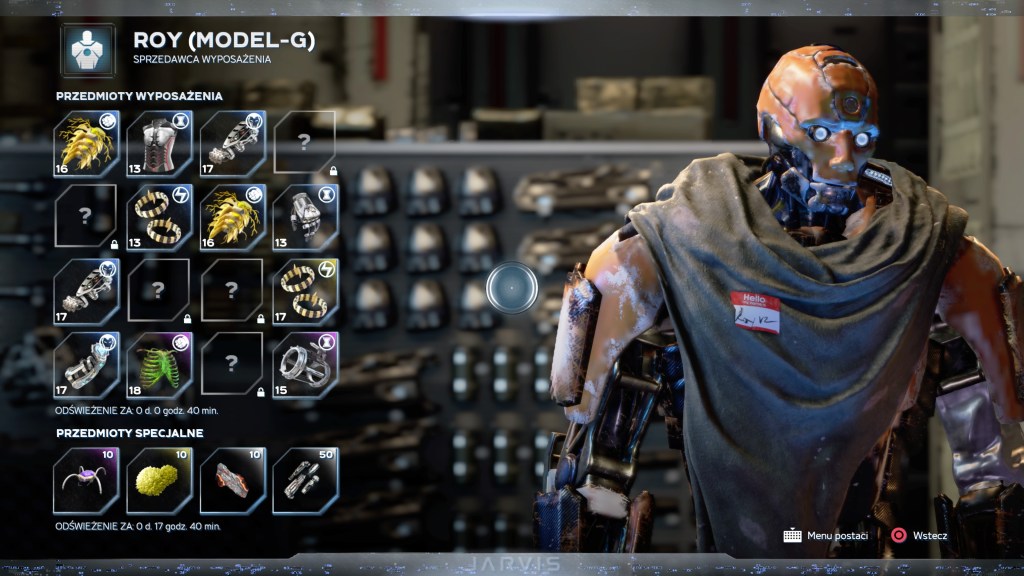Choose the level 13 striped rings item
Viewport: 1024px width, 576px height.
(x=159, y=217)
